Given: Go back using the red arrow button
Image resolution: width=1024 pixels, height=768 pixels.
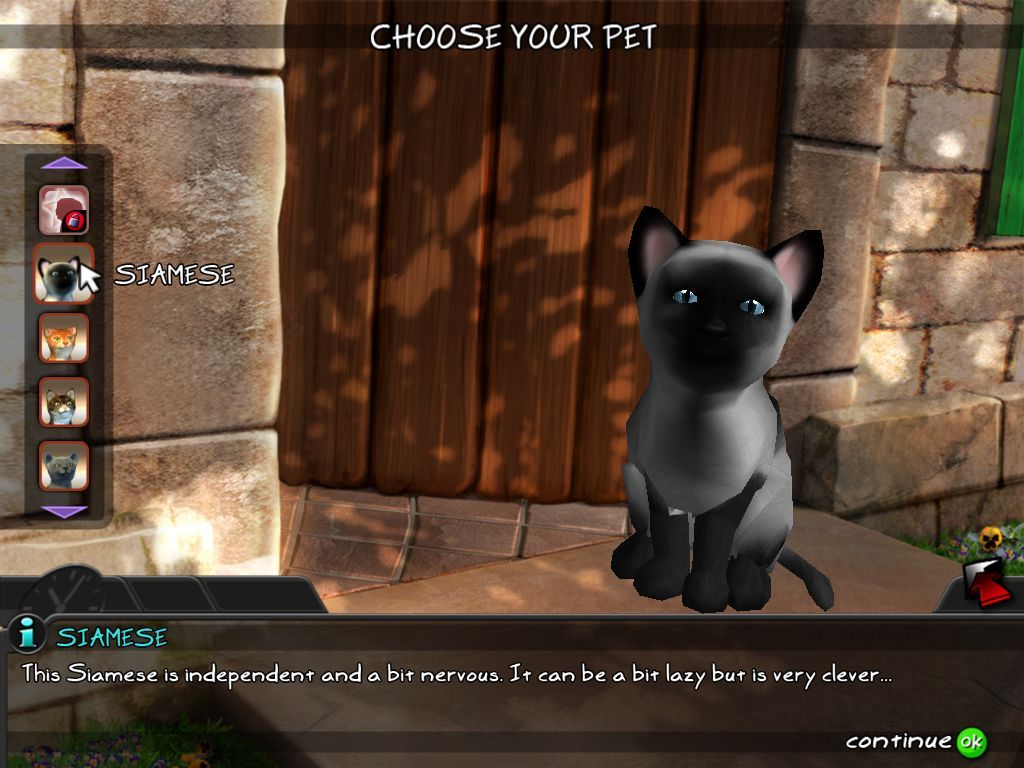Looking at the screenshot, I should point(988,585).
